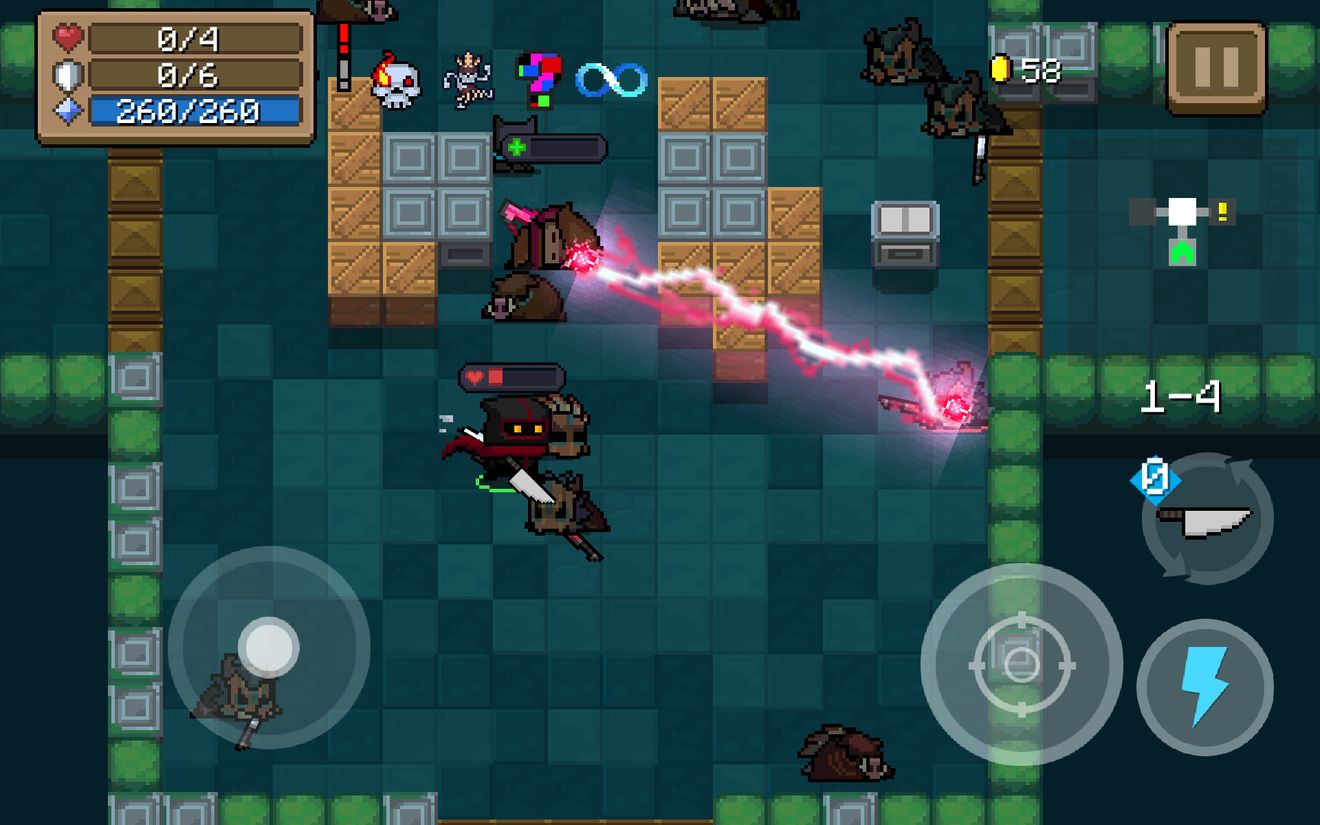Select the infinity symbol buff icon
The height and width of the screenshot is (825, 1320).
coord(611,80)
